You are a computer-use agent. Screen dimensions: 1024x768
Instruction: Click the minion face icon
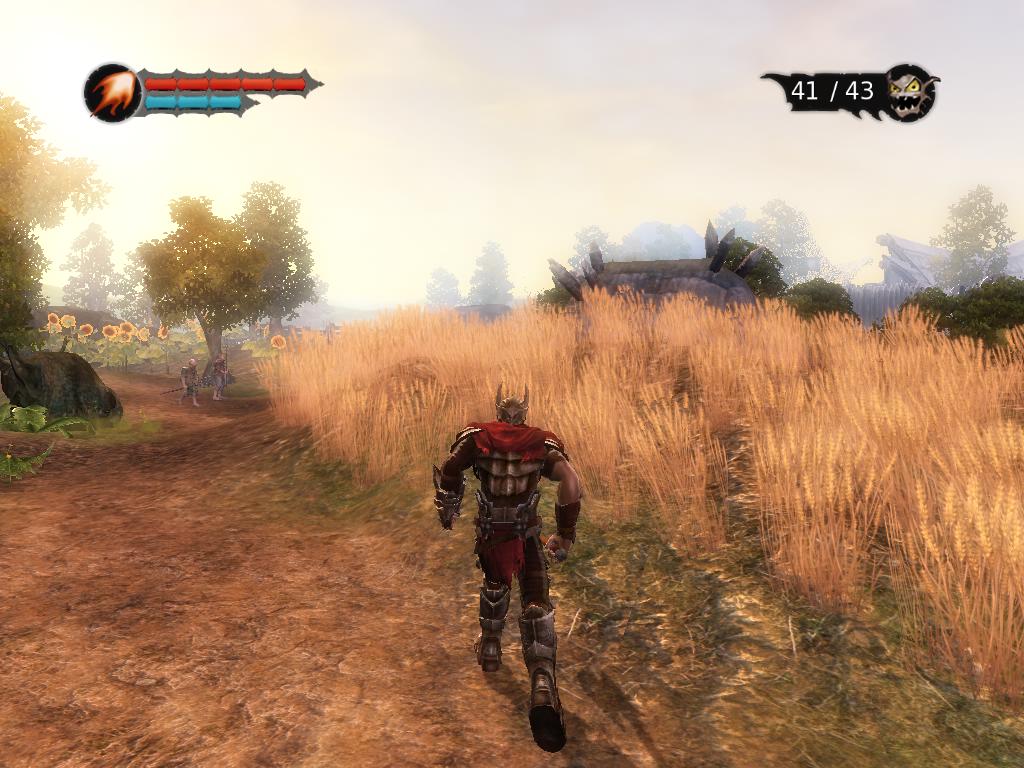click(x=910, y=92)
